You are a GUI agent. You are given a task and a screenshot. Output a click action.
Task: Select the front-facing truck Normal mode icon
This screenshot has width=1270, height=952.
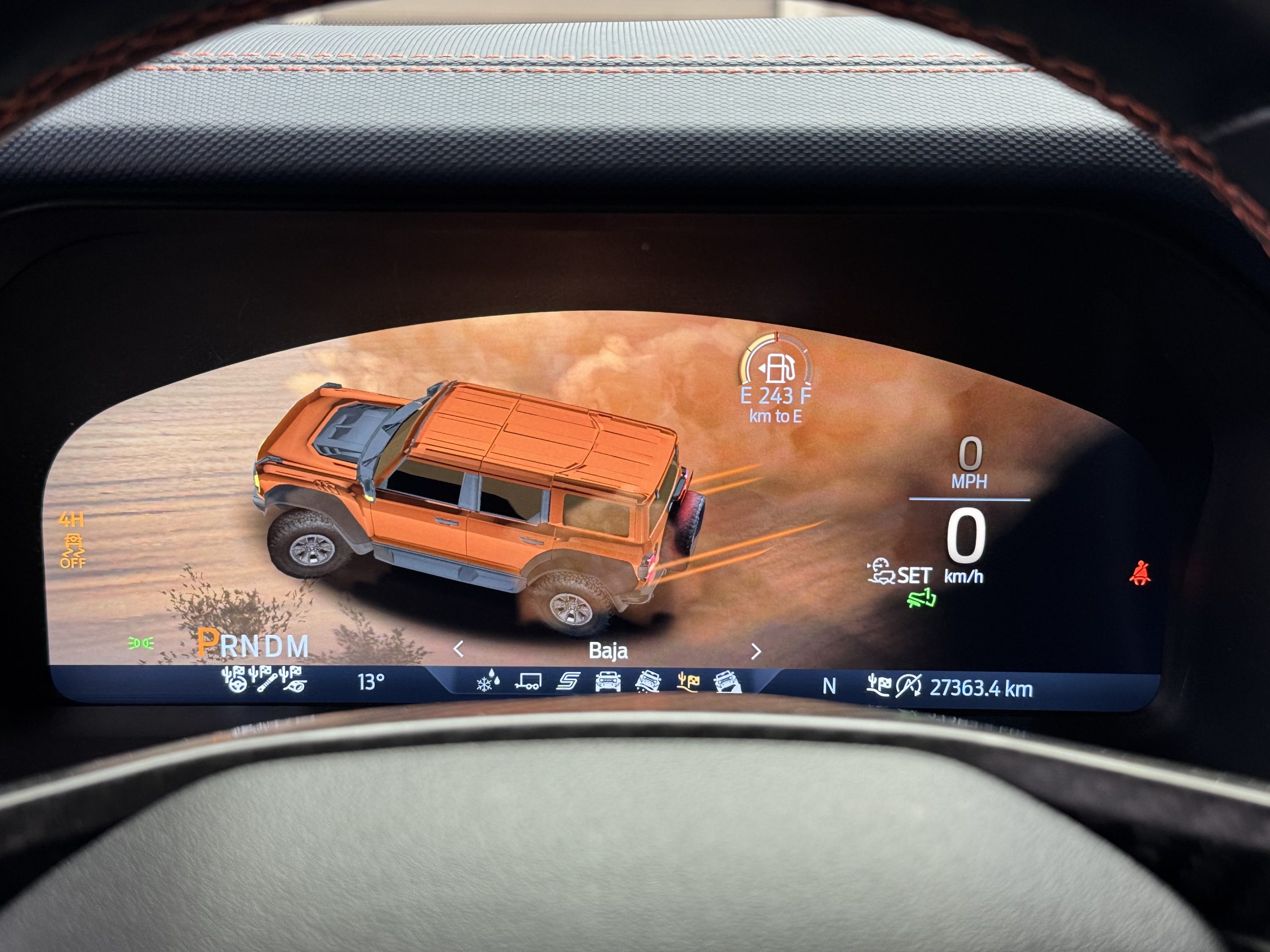[x=608, y=682]
